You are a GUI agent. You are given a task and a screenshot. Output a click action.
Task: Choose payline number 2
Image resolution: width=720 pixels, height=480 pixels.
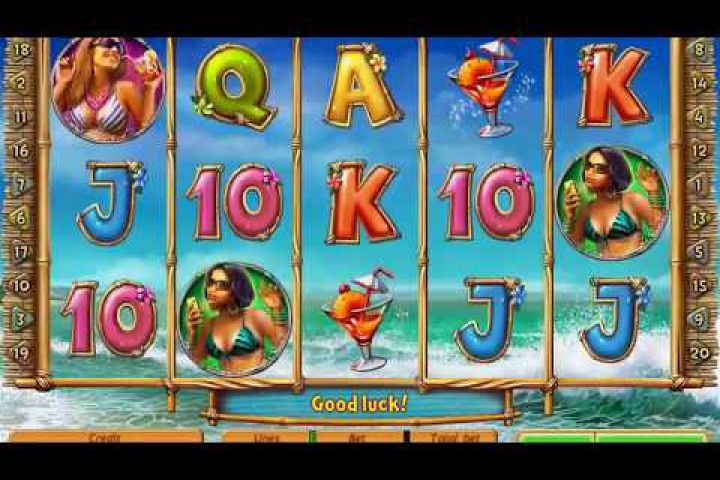click(x=20, y=82)
